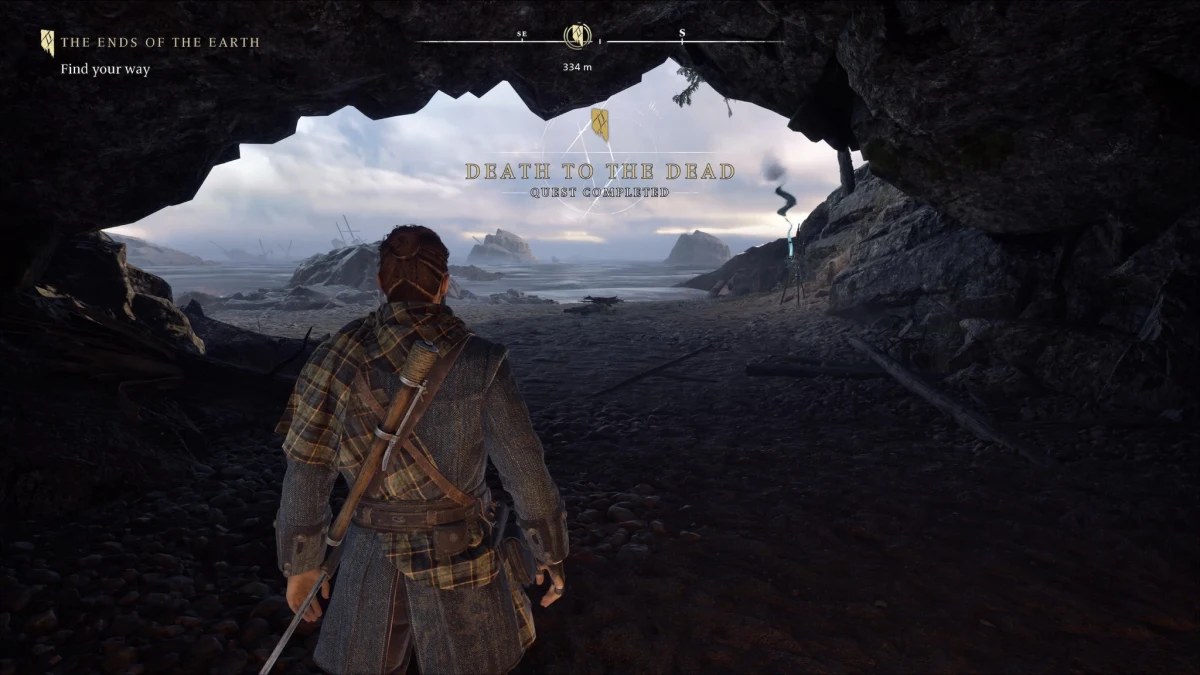
Task: Click the compass quest marker icon
Action: [x=577, y=37]
